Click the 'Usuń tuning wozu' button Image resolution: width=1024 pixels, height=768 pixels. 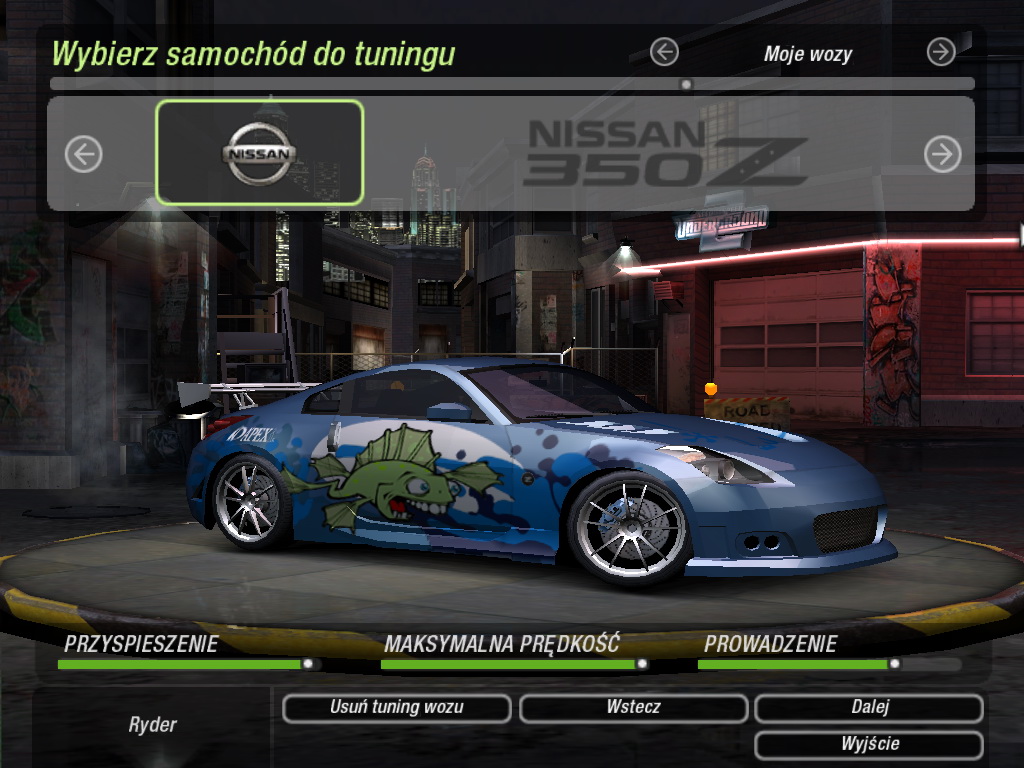coord(397,708)
